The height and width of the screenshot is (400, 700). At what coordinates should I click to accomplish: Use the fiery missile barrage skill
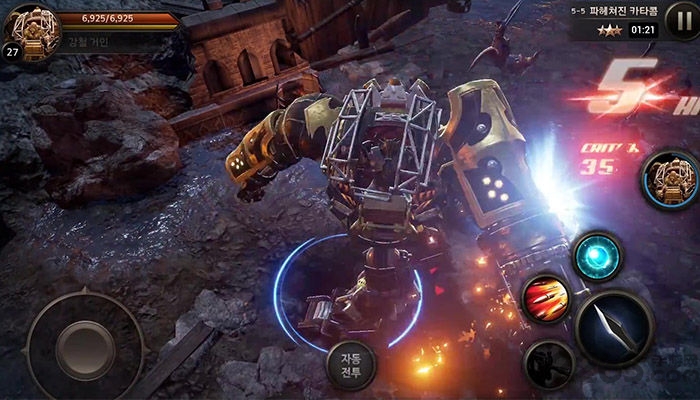point(546,298)
